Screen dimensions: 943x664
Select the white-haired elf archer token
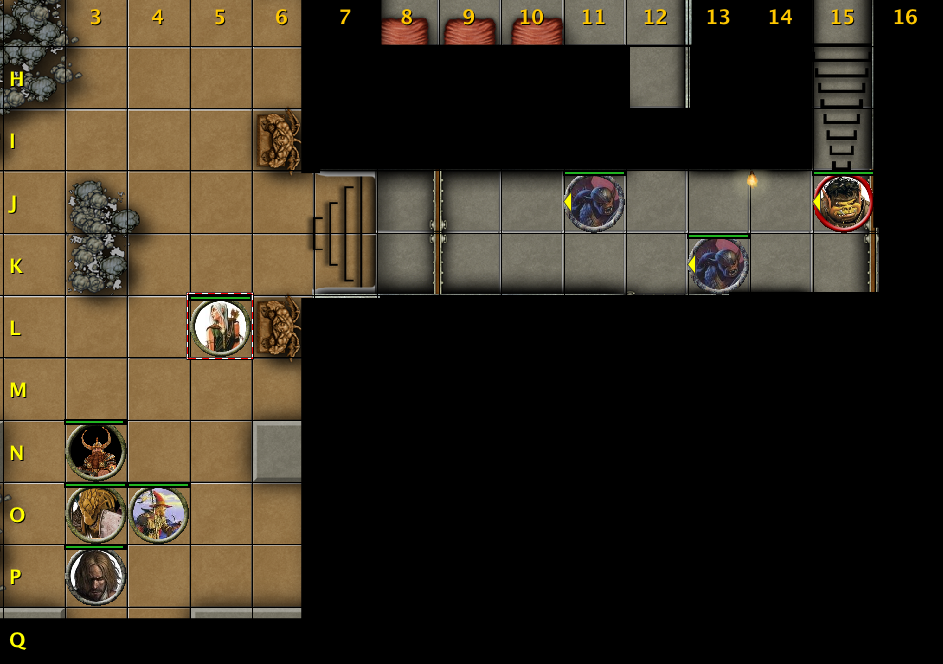[220, 328]
